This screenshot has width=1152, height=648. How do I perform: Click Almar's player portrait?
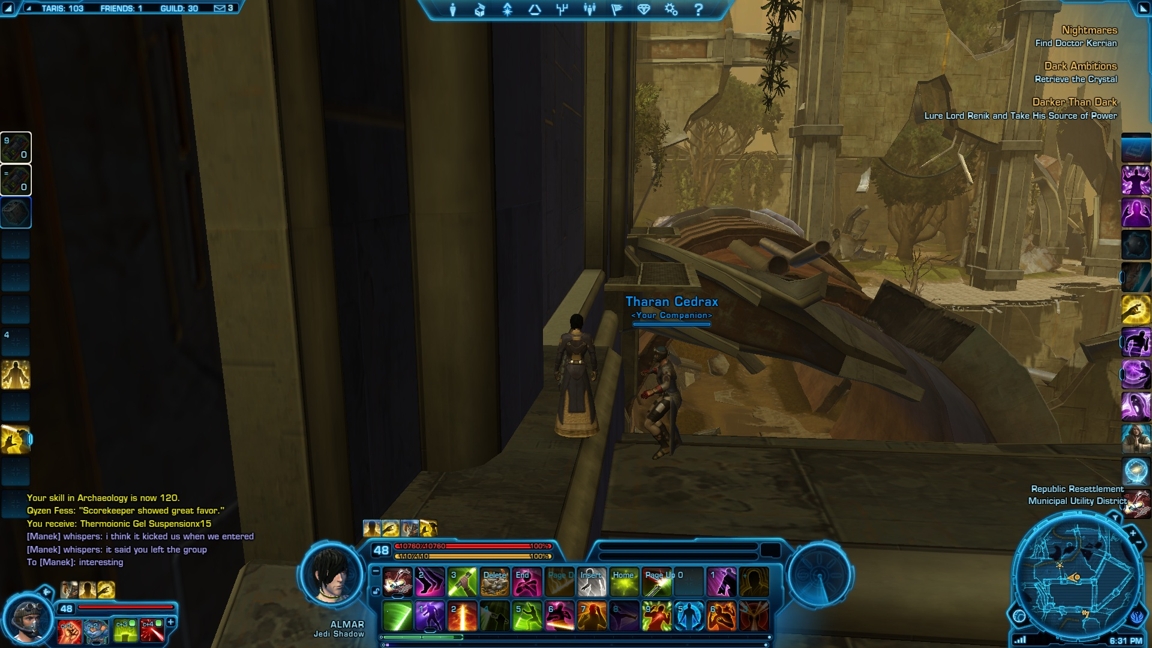coord(331,575)
